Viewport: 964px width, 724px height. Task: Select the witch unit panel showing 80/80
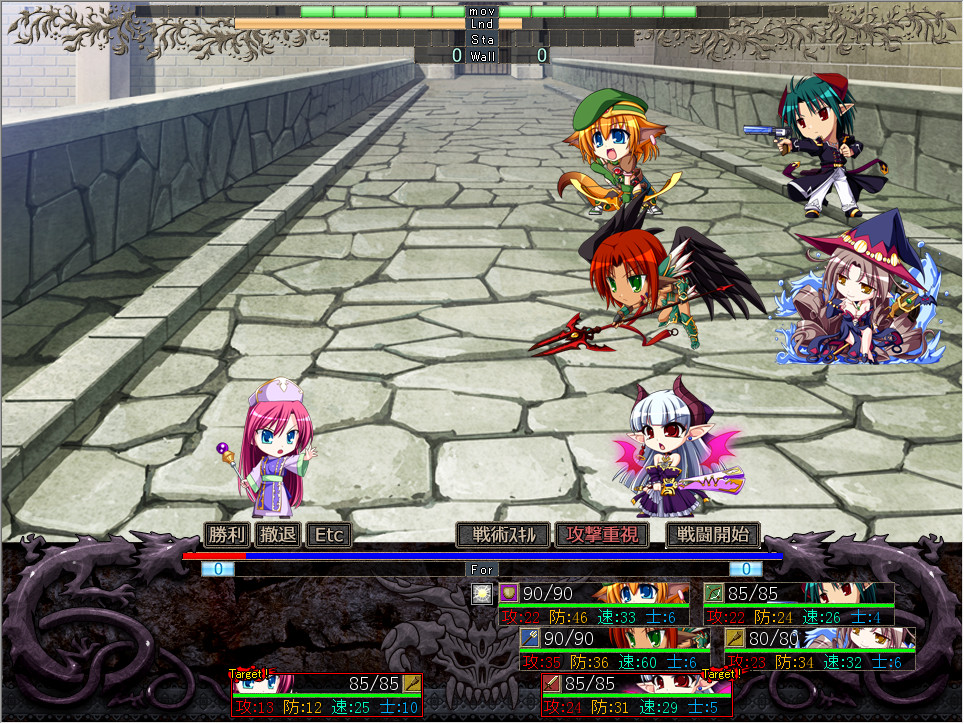click(x=819, y=649)
